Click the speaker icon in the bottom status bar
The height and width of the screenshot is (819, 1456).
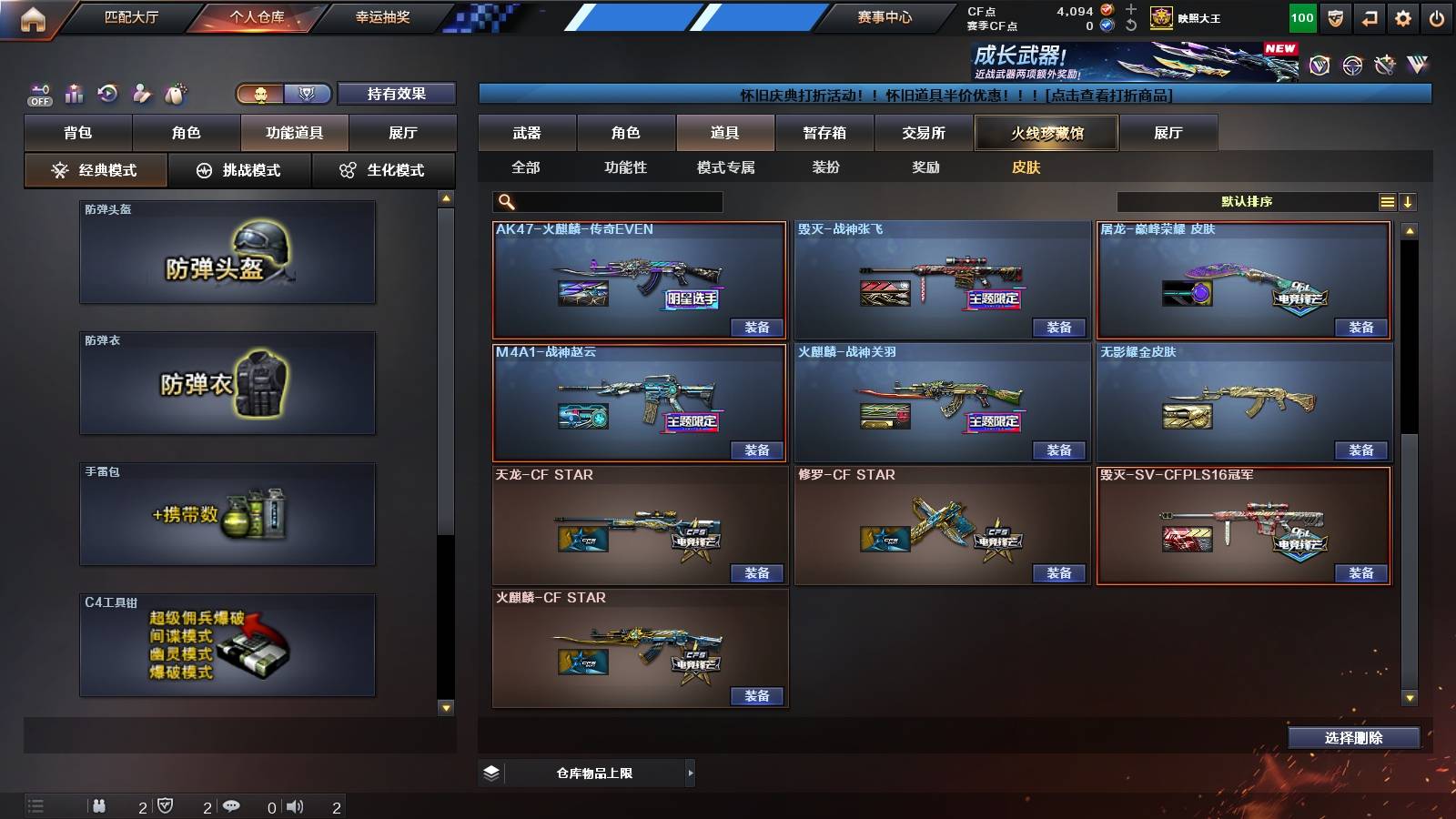[294, 804]
